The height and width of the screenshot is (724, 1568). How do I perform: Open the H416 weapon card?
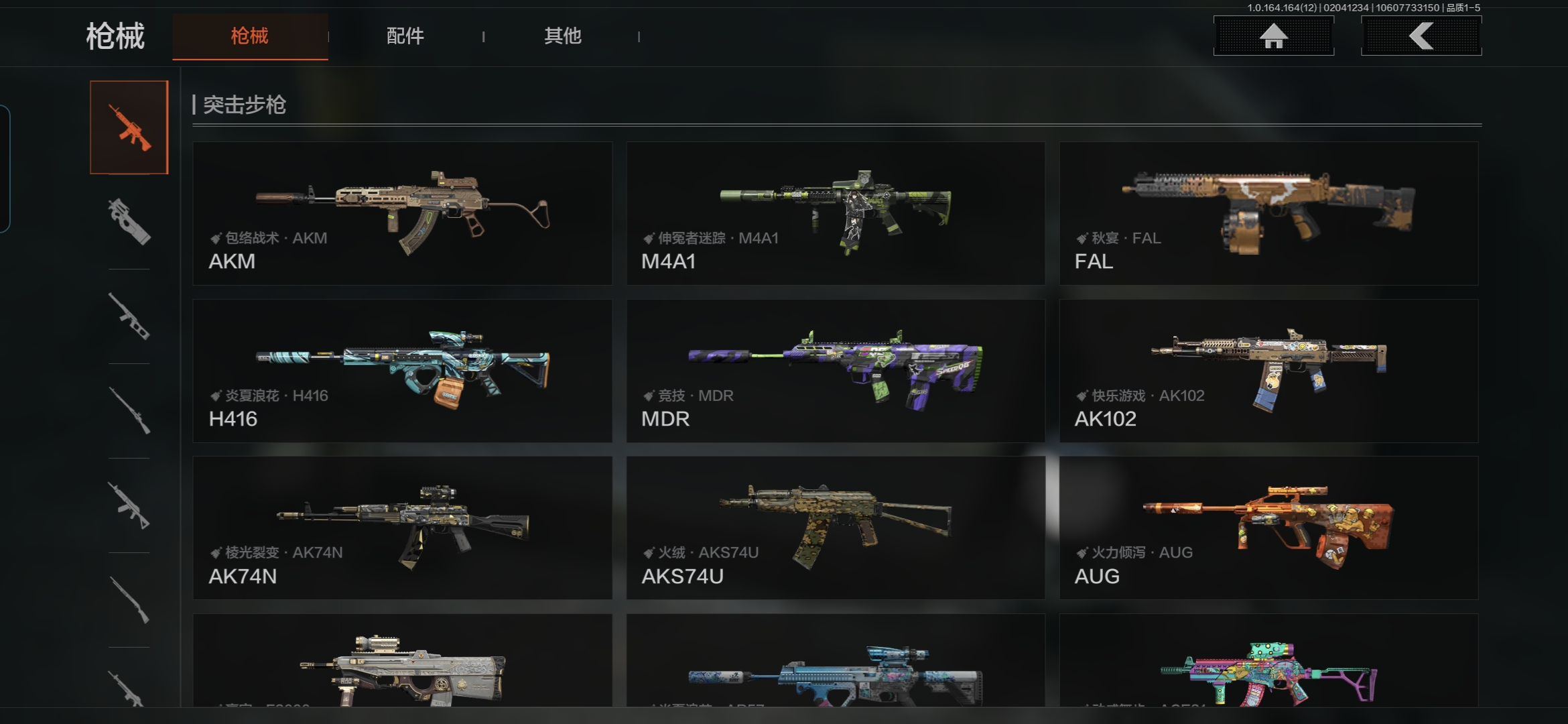pyautogui.click(x=402, y=371)
